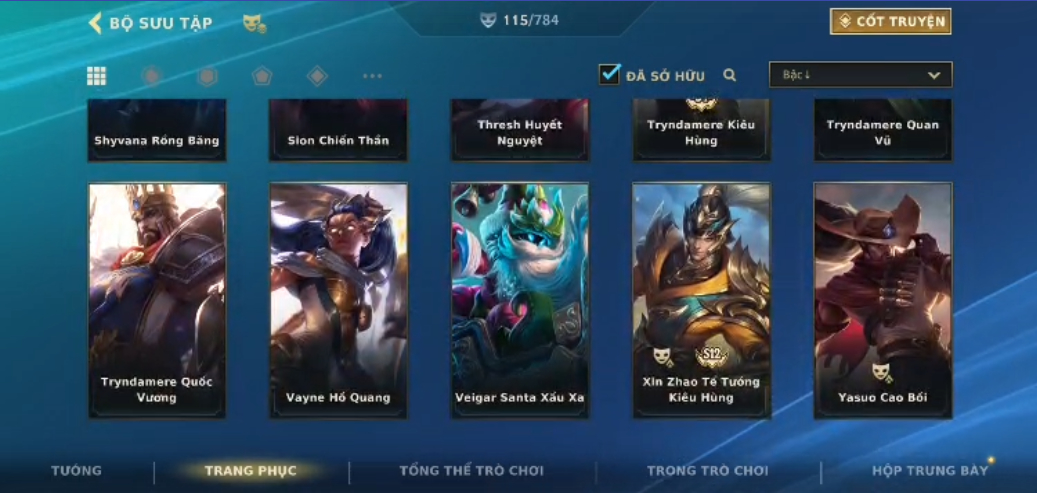Screen dimensions: 1037x493
Task: Open Xin Zhao Tê Tướng Kiêu Hùng skin
Action: (701, 299)
